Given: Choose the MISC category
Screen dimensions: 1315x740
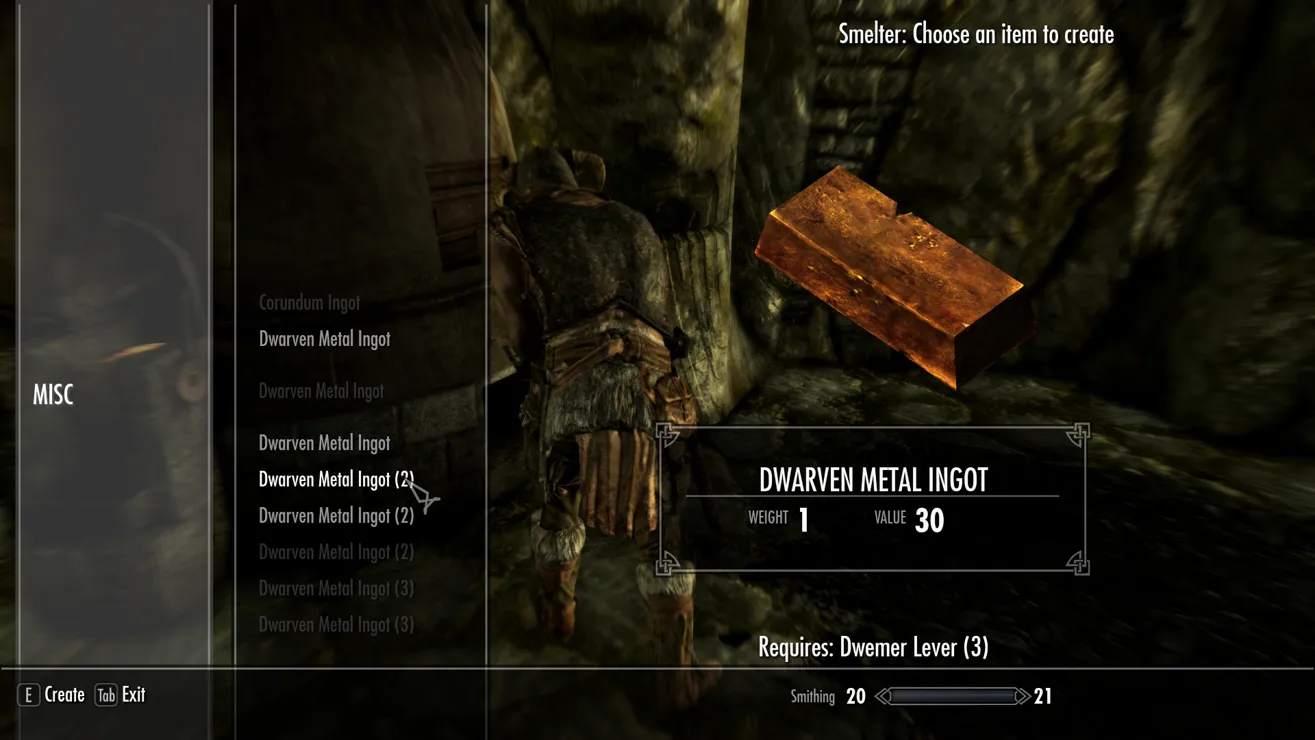Looking at the screenshot, I should tap(53, 395).
